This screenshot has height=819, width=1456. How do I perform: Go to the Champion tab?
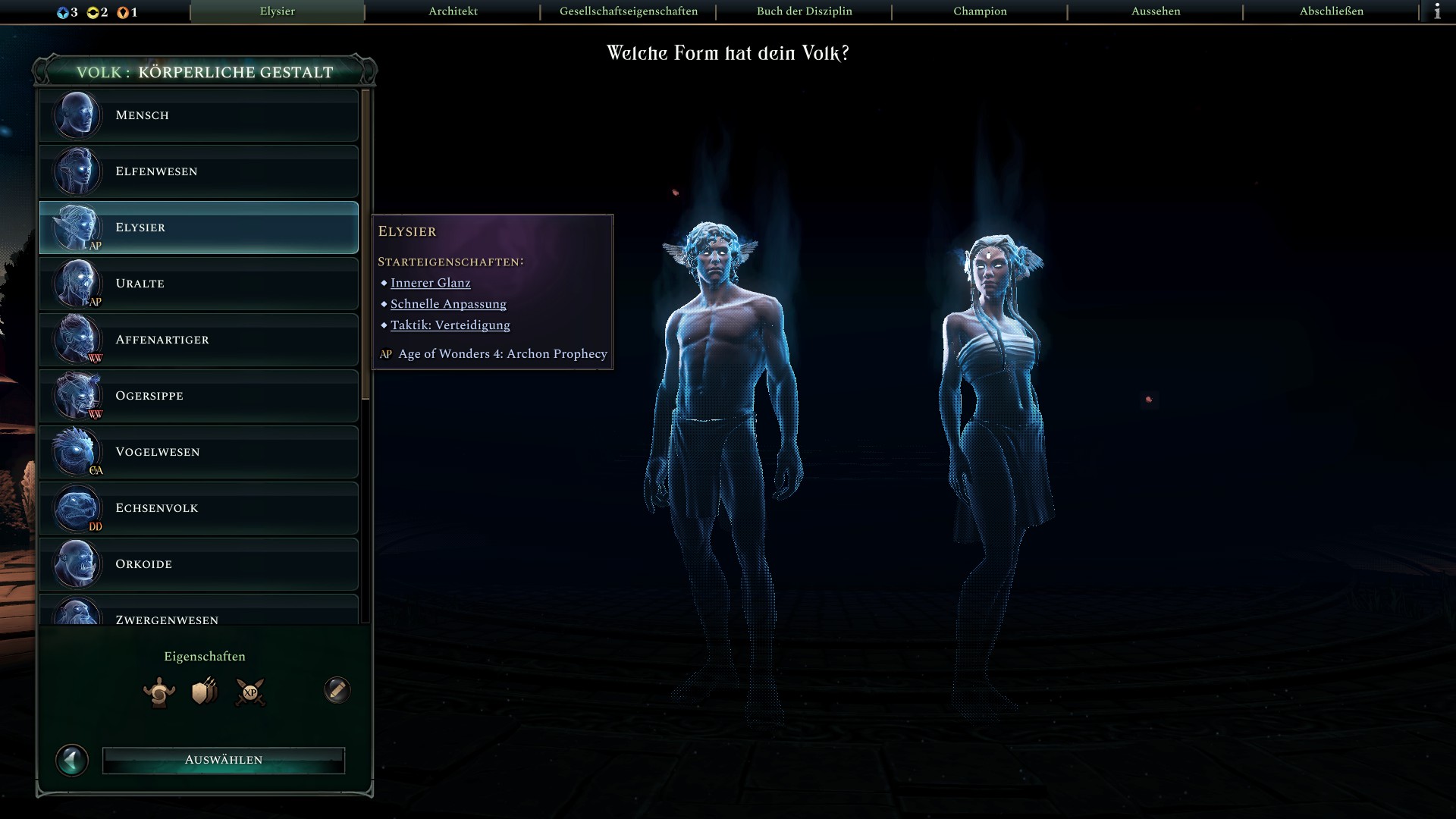[x=980, y=11]
